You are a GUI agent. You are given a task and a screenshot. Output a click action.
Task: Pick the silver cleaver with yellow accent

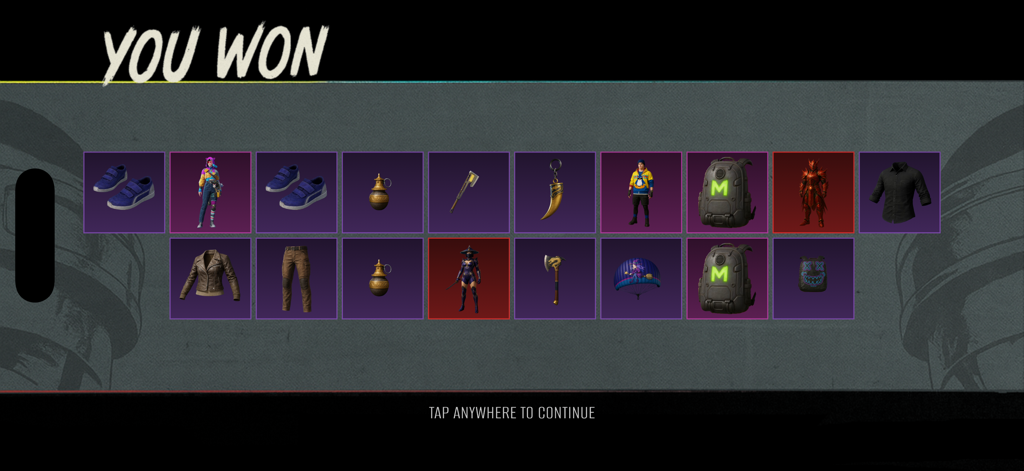coord(469,193)
